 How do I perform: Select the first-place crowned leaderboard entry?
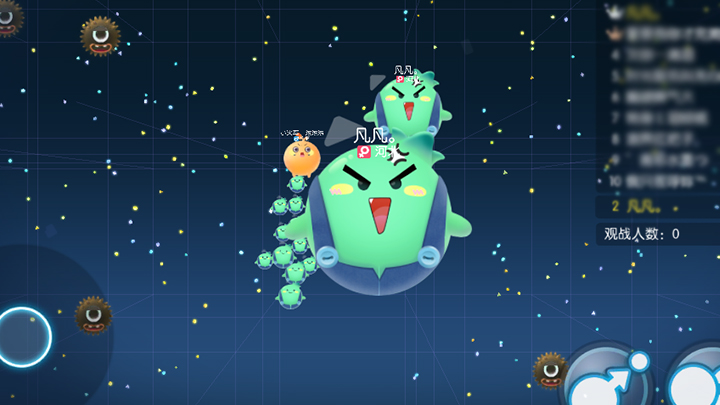(657, 13)
